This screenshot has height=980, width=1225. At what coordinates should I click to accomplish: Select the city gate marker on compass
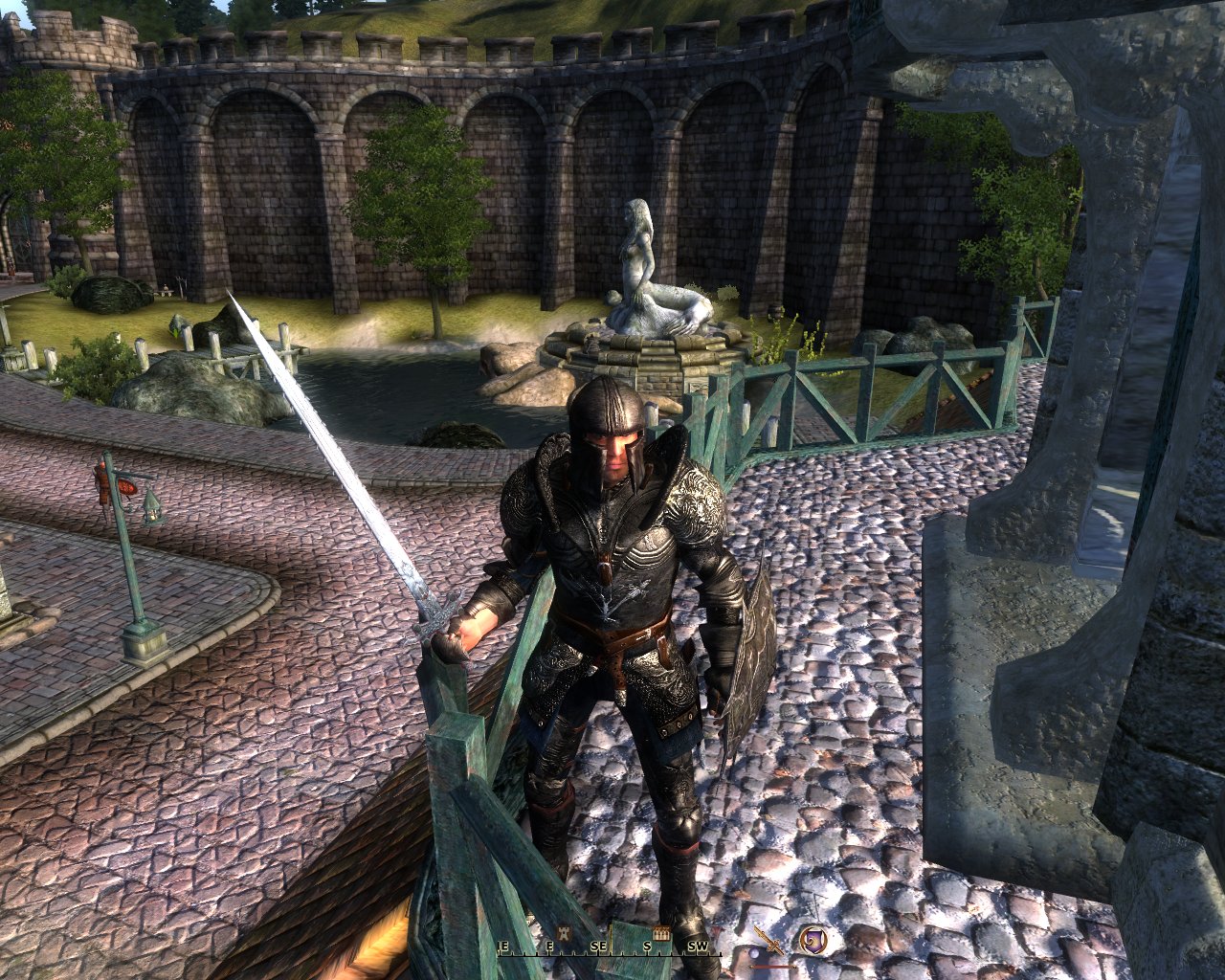[660, 932]
